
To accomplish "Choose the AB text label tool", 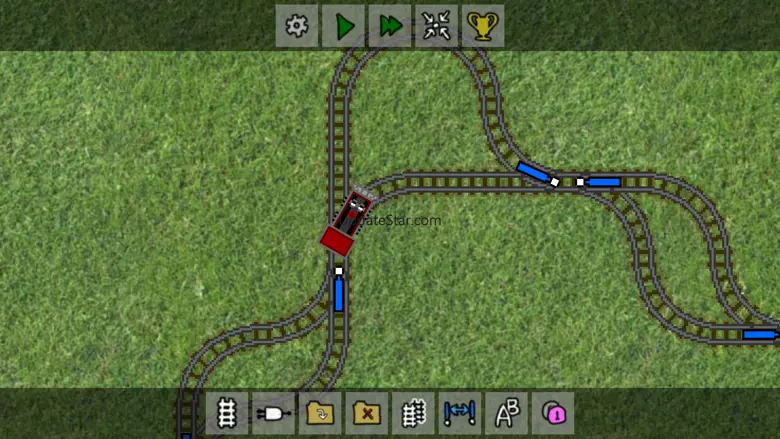I will coord(506,412).
